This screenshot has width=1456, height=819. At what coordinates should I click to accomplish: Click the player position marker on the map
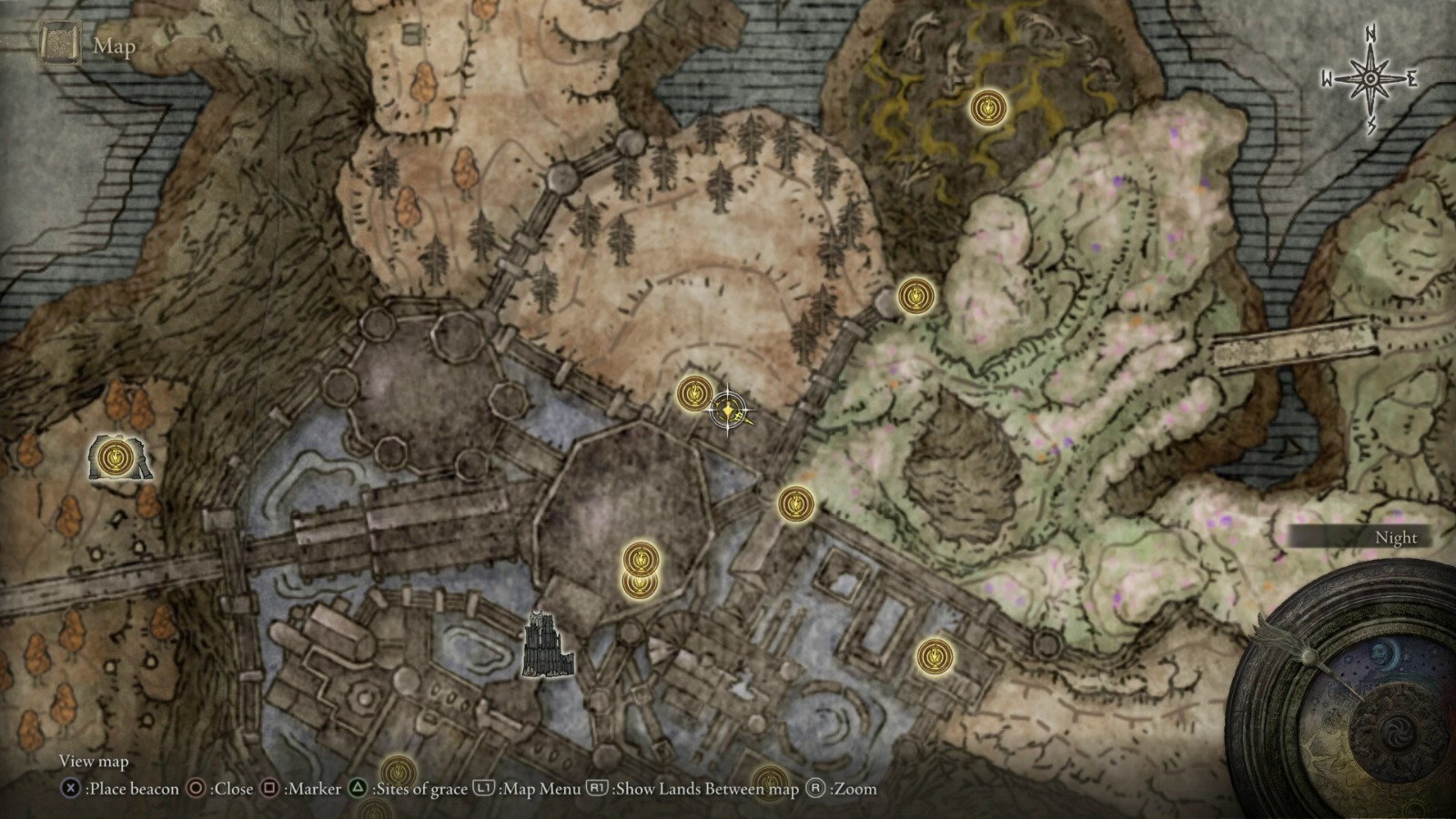[x=726, y=410]
